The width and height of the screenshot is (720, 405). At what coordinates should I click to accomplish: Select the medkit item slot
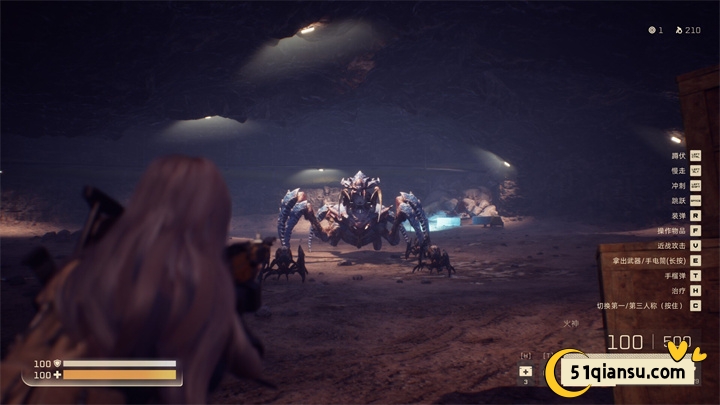[526, 372]
